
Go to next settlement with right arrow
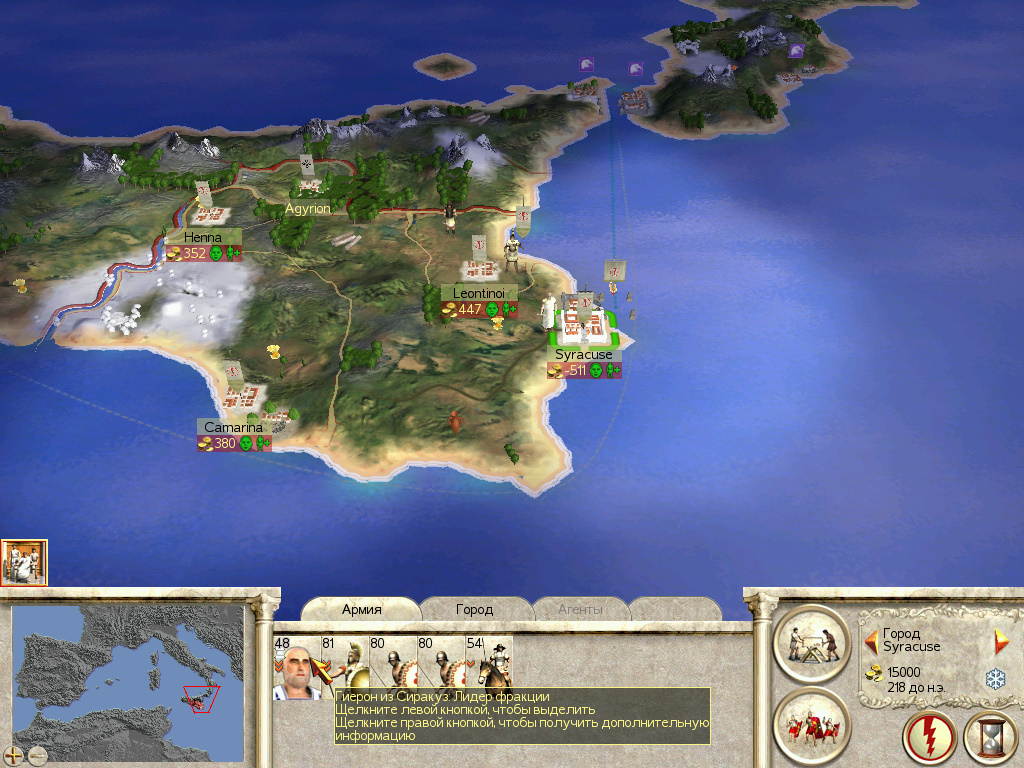pyautogui.click(x=1001, y=641)
